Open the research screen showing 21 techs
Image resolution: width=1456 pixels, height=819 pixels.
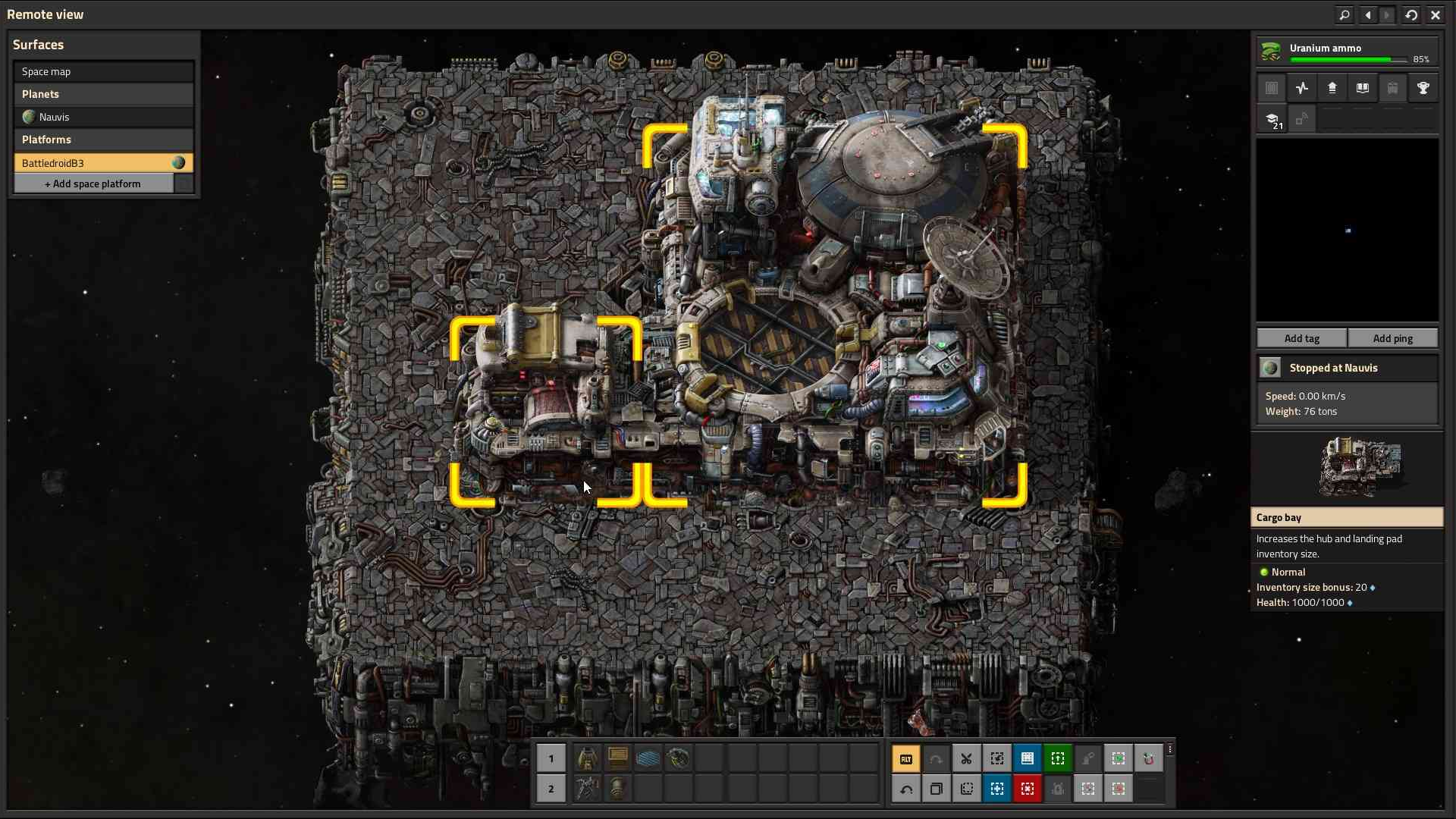[1274, 119]
